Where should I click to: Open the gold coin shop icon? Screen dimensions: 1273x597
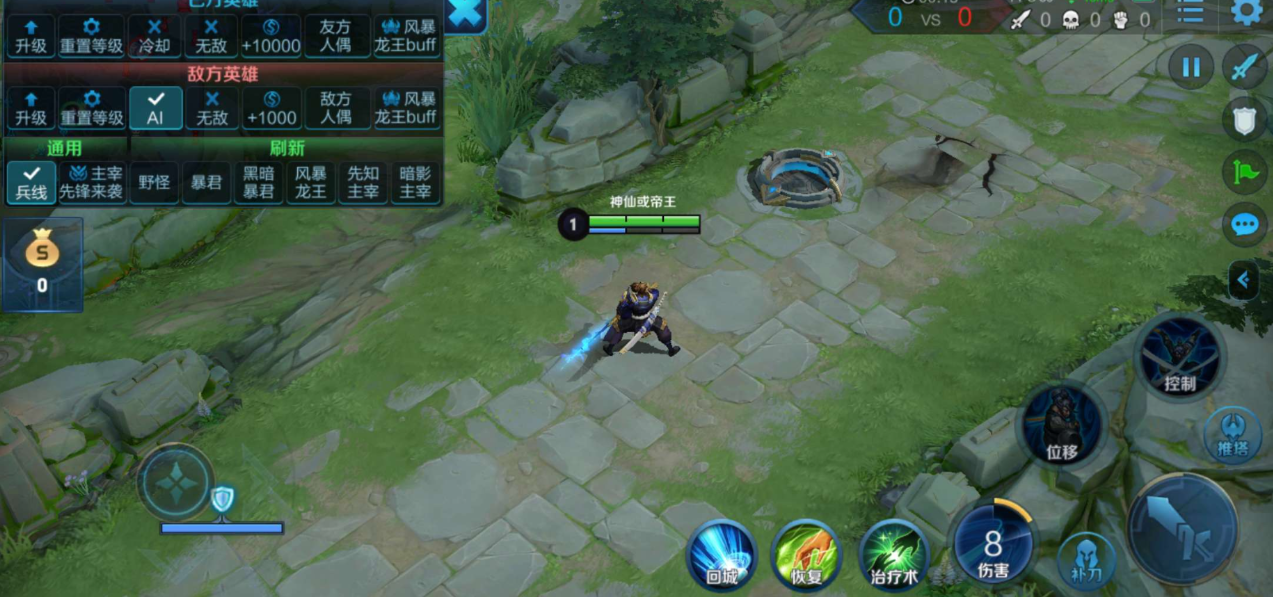[42, 262]
